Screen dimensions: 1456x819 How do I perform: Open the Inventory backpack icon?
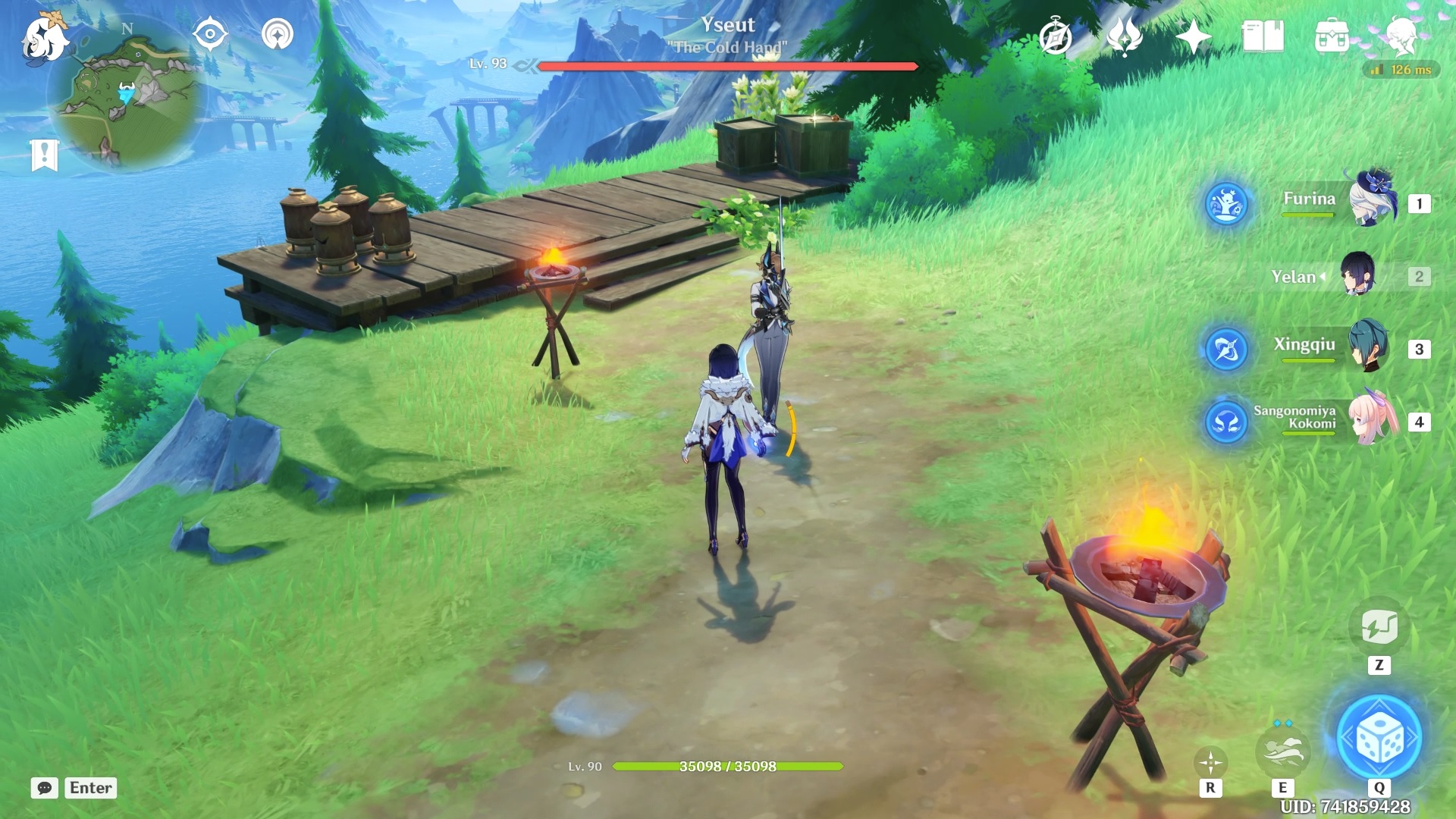(1332, 36)
